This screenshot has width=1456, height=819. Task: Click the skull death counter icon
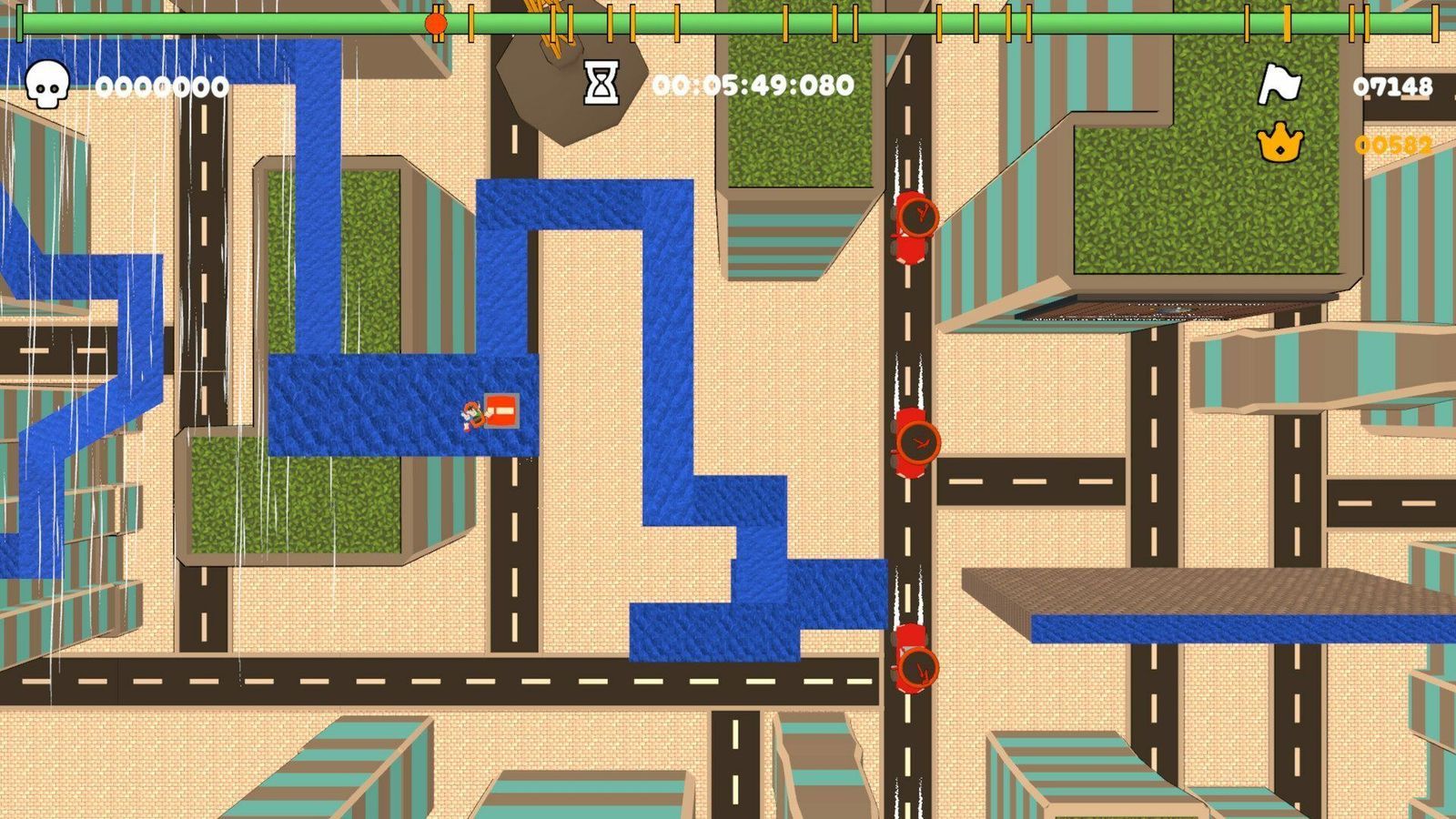[46, 85]
